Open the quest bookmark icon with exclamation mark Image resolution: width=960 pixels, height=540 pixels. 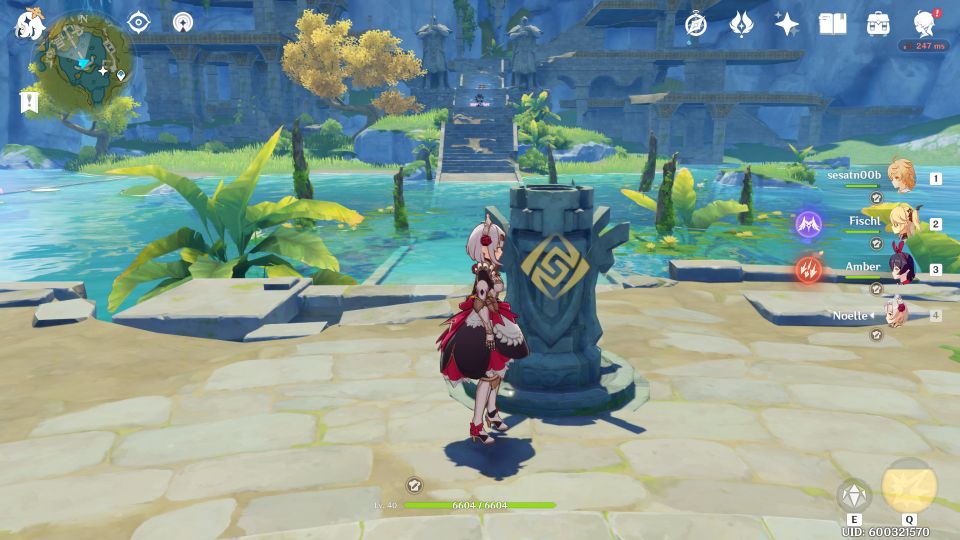[x=28, y=101]
